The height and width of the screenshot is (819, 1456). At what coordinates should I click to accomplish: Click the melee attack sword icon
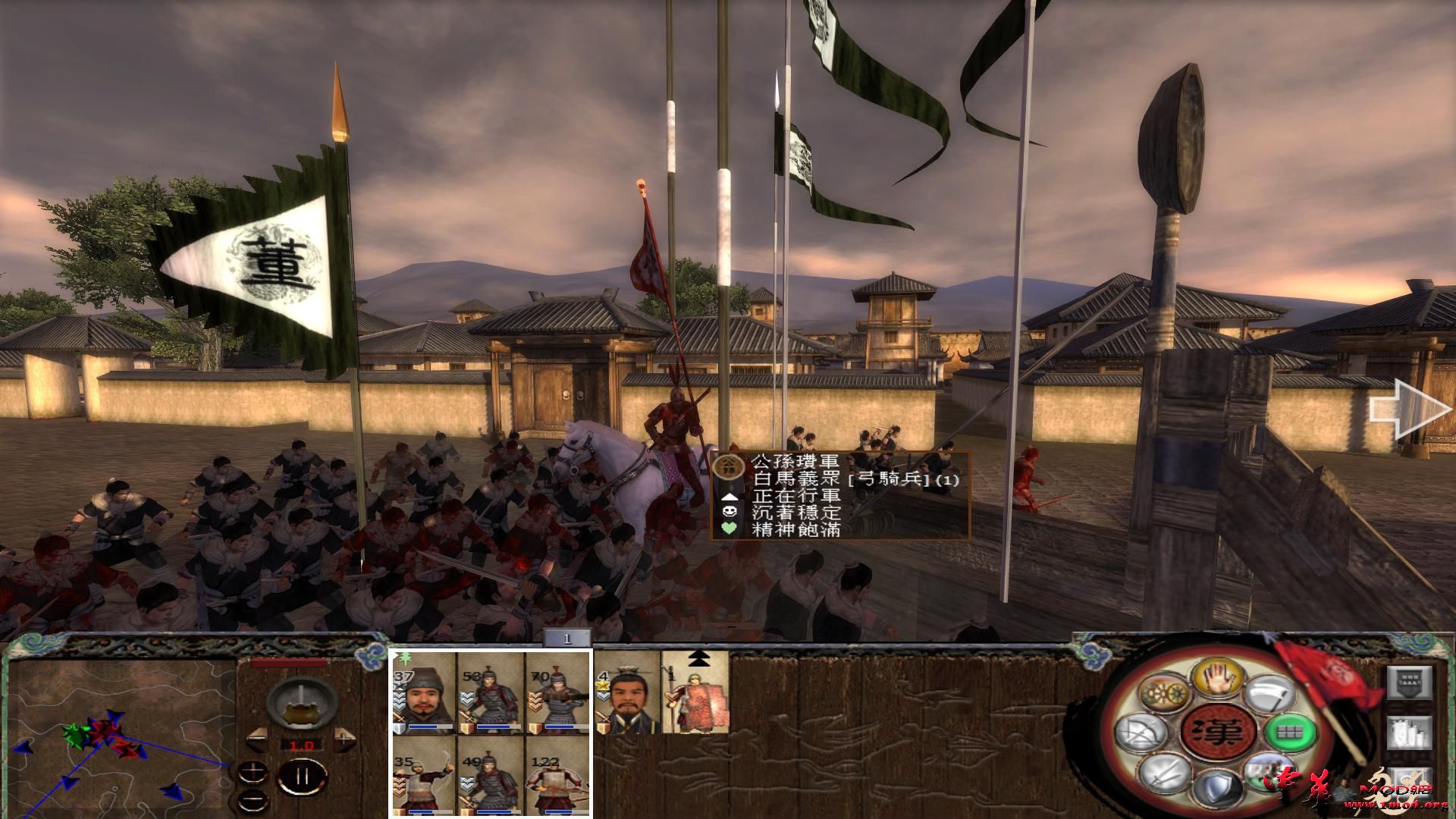1165,776
